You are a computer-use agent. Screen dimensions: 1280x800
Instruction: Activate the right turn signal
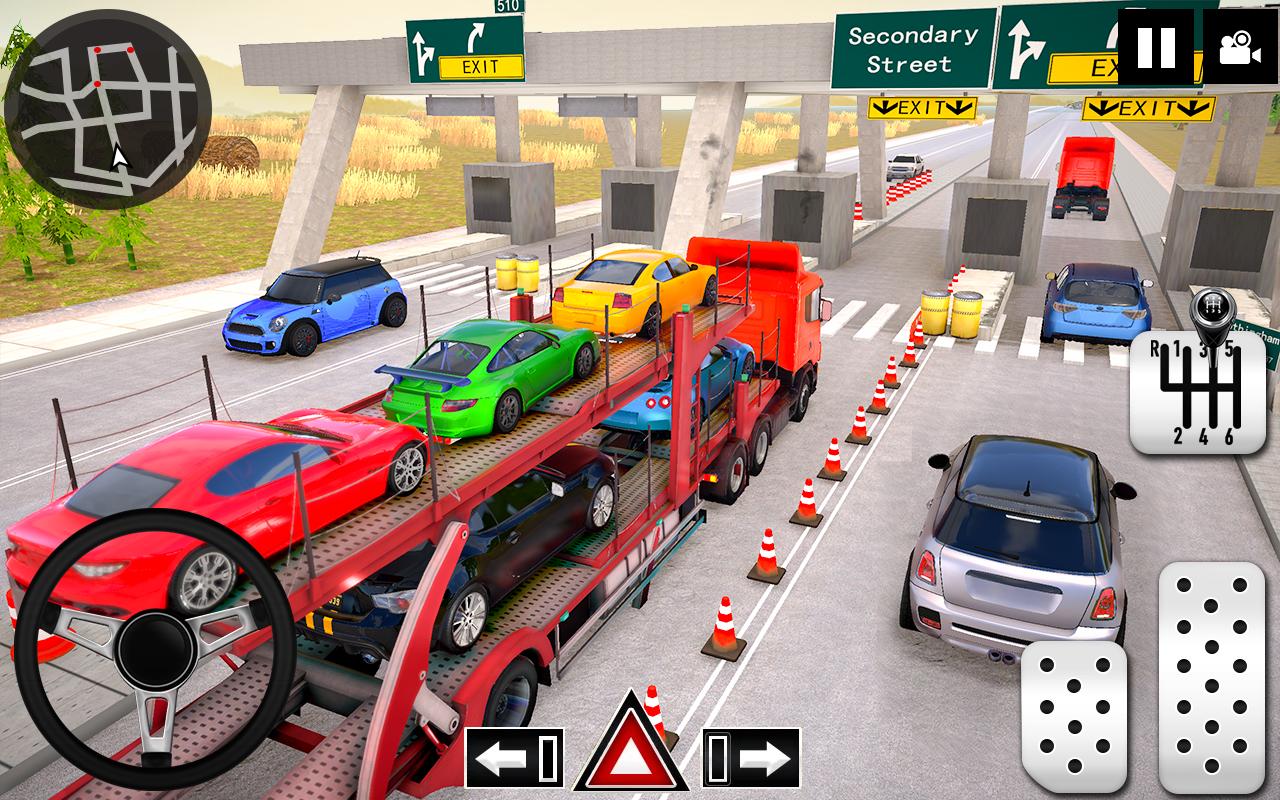pyautogui.click(x=751, y=758)
